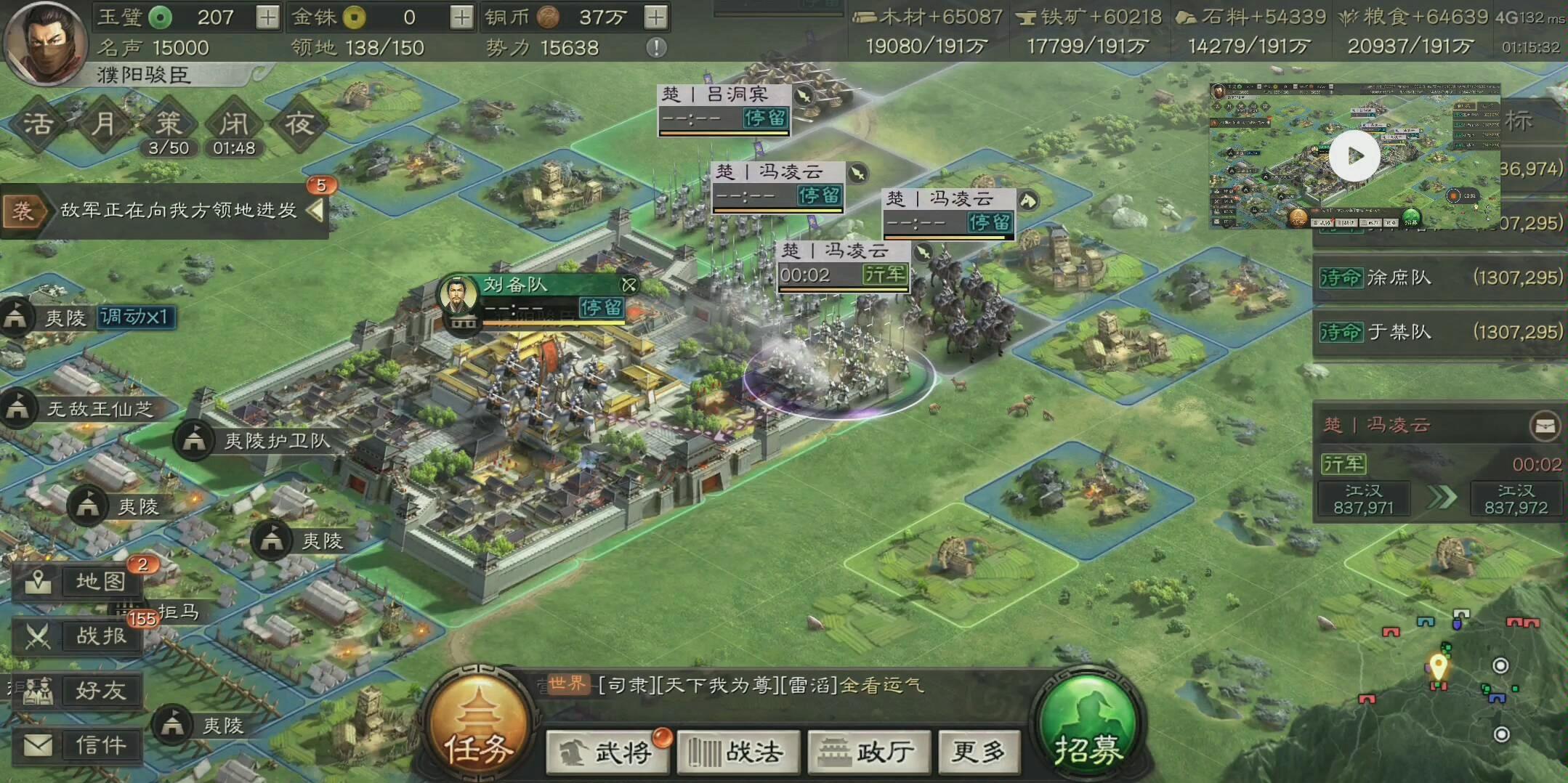1568x783 pixels.
Task: Tap the 行军 march progress bar
Action: [x=843, y=275]
